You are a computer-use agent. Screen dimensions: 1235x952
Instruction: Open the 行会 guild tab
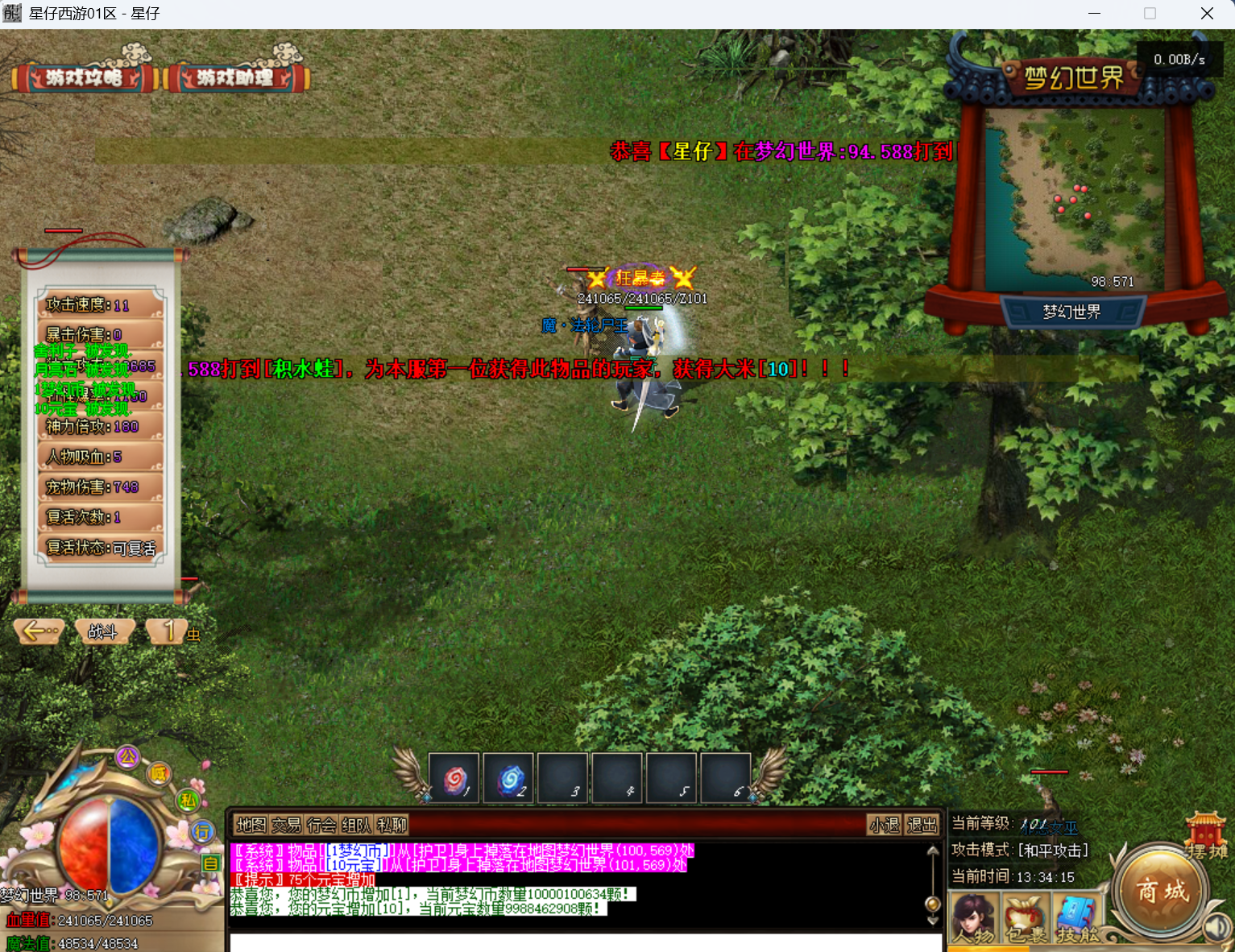[321, 825]
